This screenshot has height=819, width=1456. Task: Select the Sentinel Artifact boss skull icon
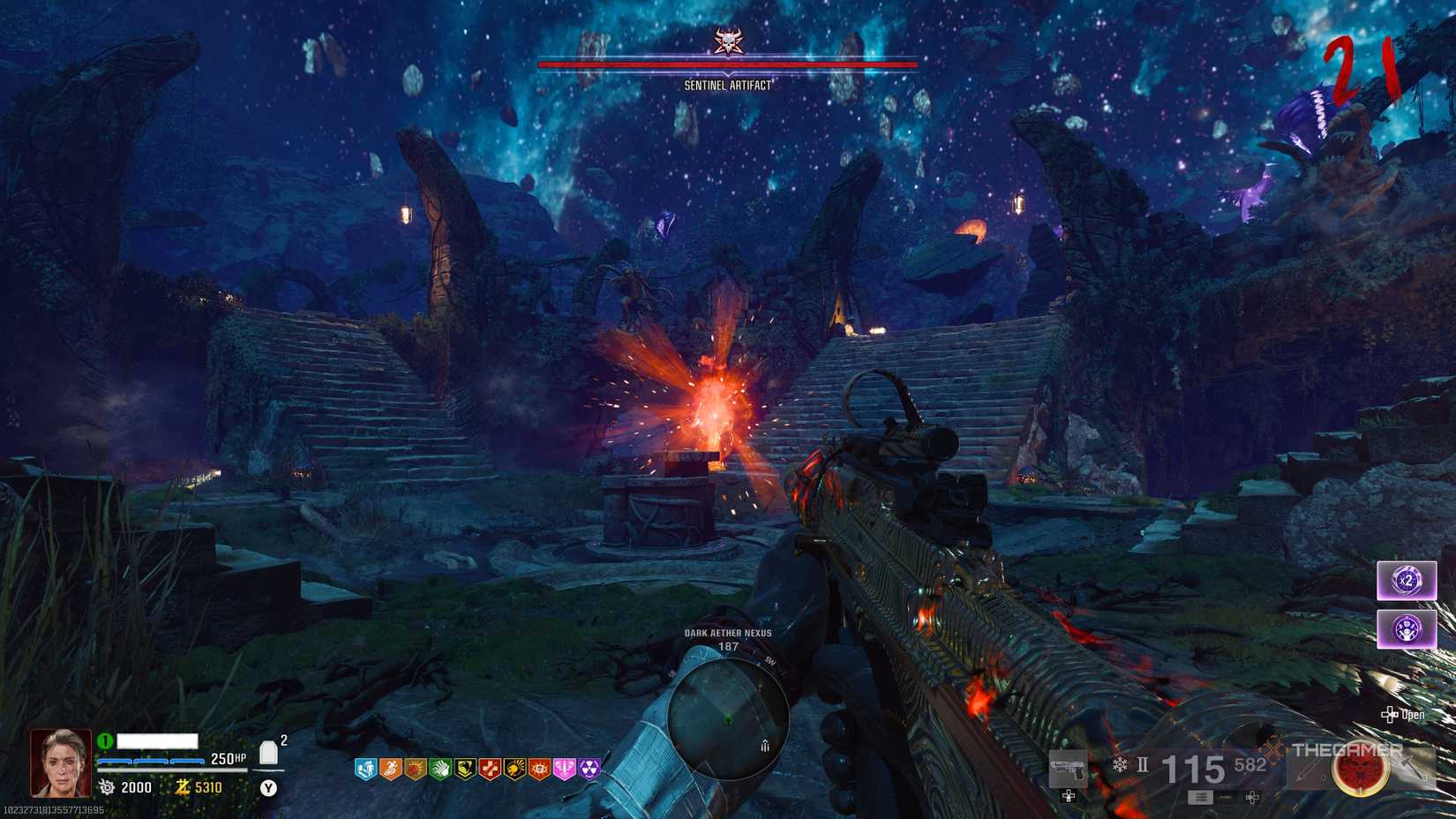tap(728, 41)
